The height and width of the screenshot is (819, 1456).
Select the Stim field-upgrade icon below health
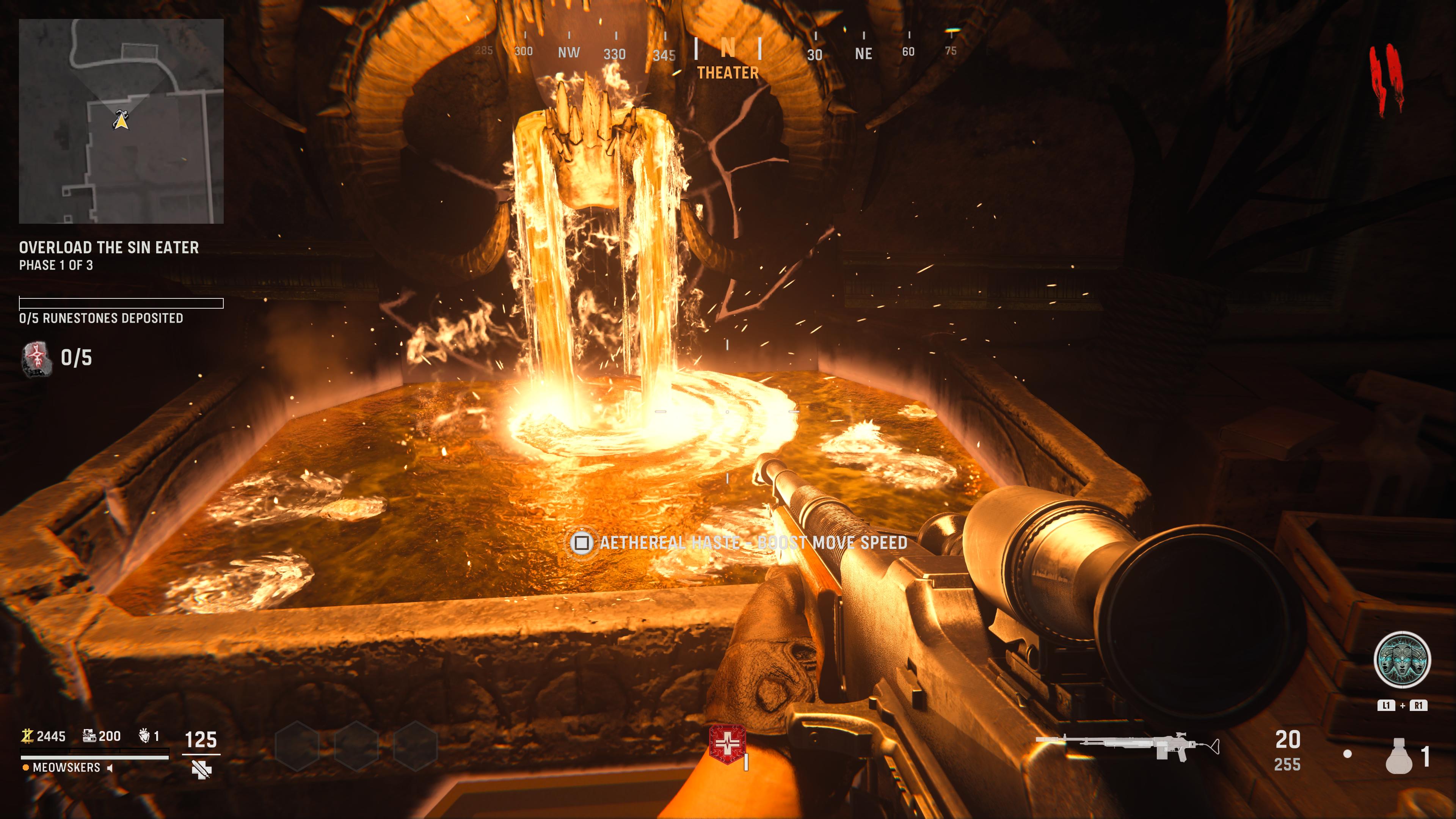click(201, 770)
